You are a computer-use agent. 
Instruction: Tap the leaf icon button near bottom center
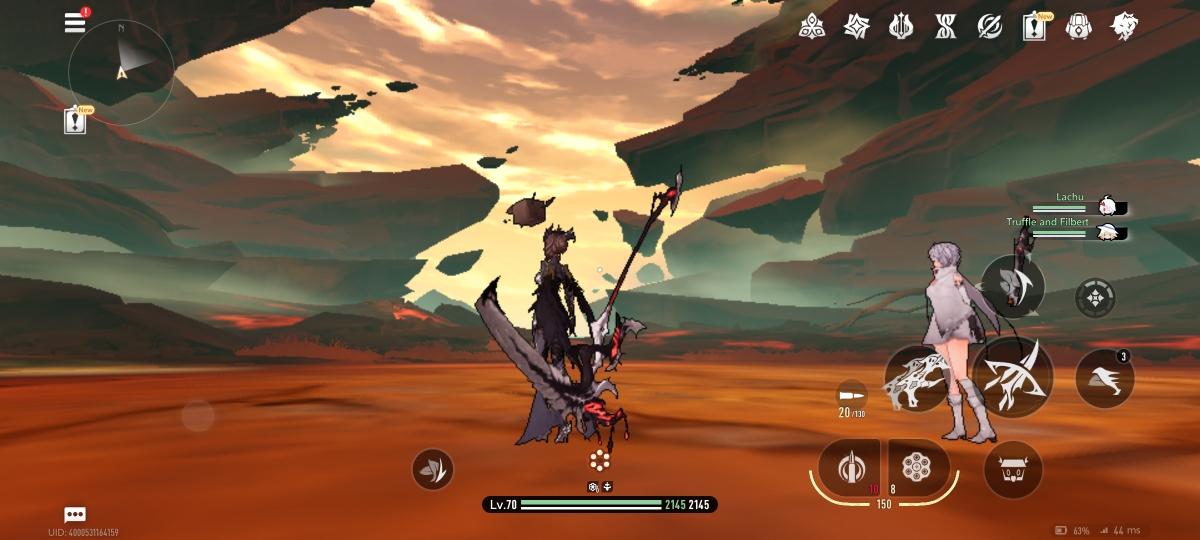click(x=432, y=469)
